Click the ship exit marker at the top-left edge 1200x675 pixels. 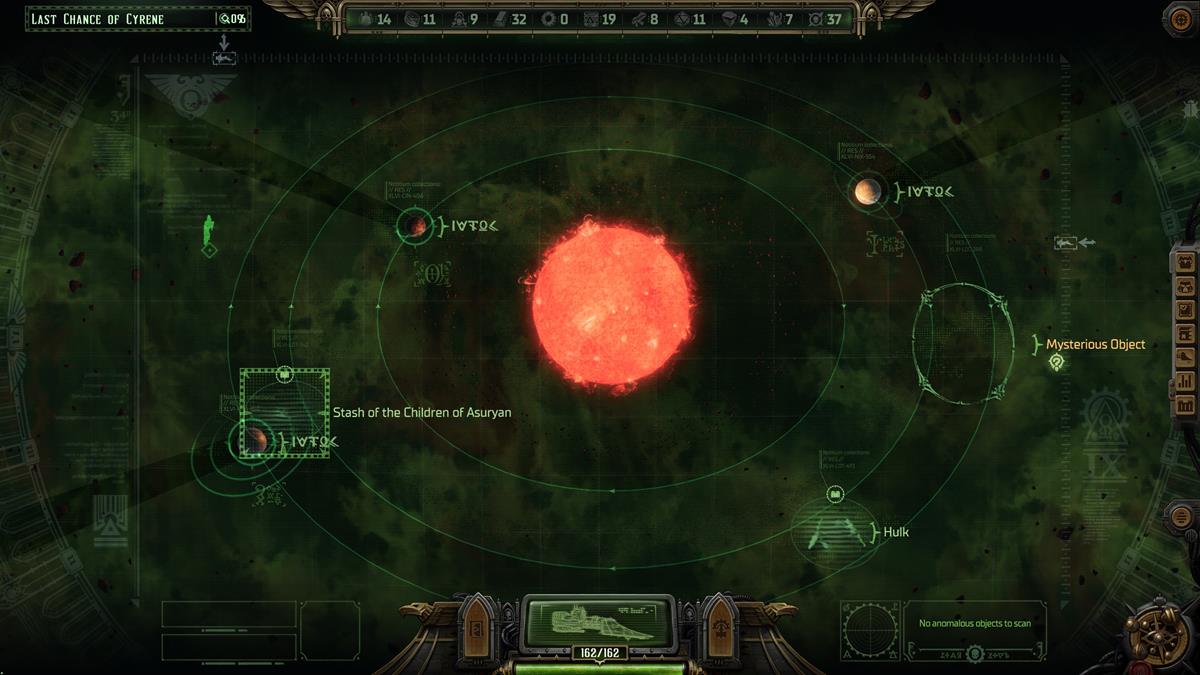tap(224, 58)
